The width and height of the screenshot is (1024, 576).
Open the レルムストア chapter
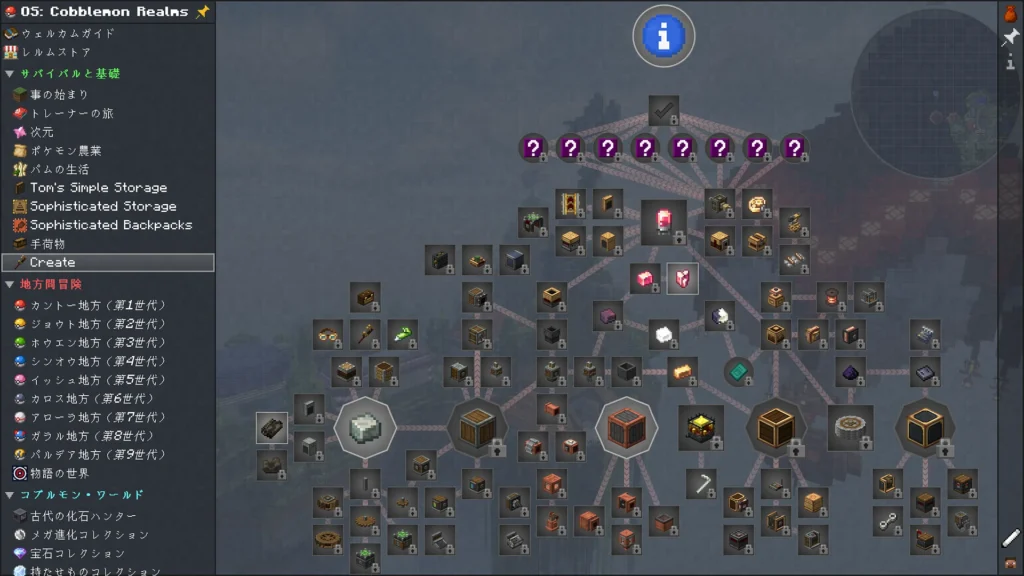tap(56, 52)
